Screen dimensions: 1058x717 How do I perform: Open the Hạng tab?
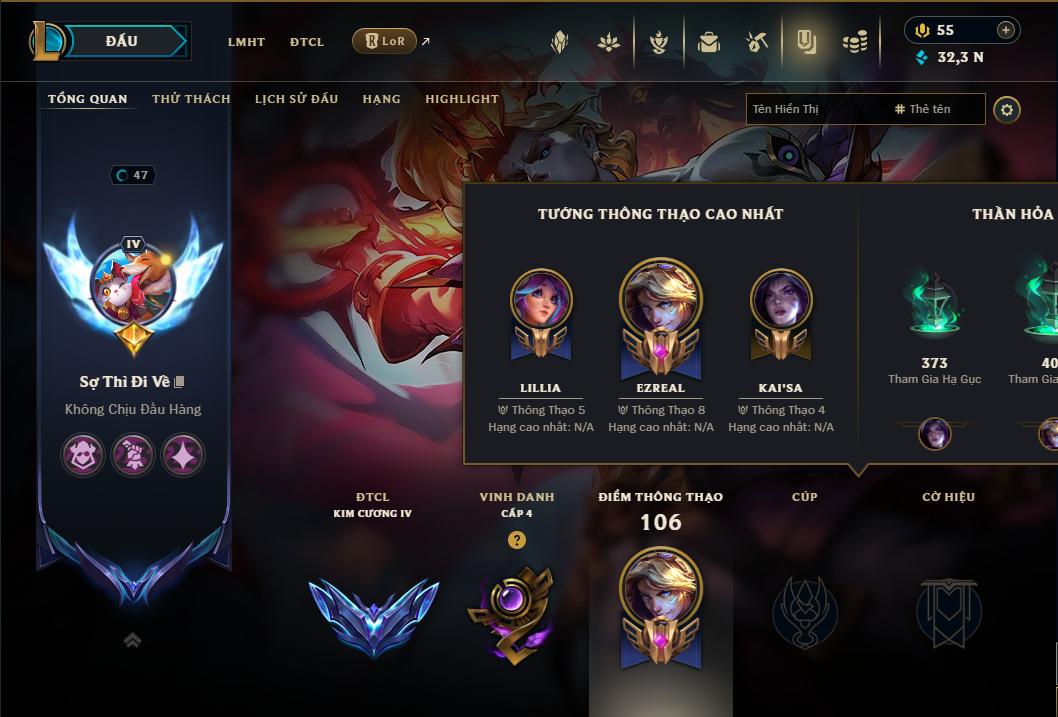pos(381,99)
